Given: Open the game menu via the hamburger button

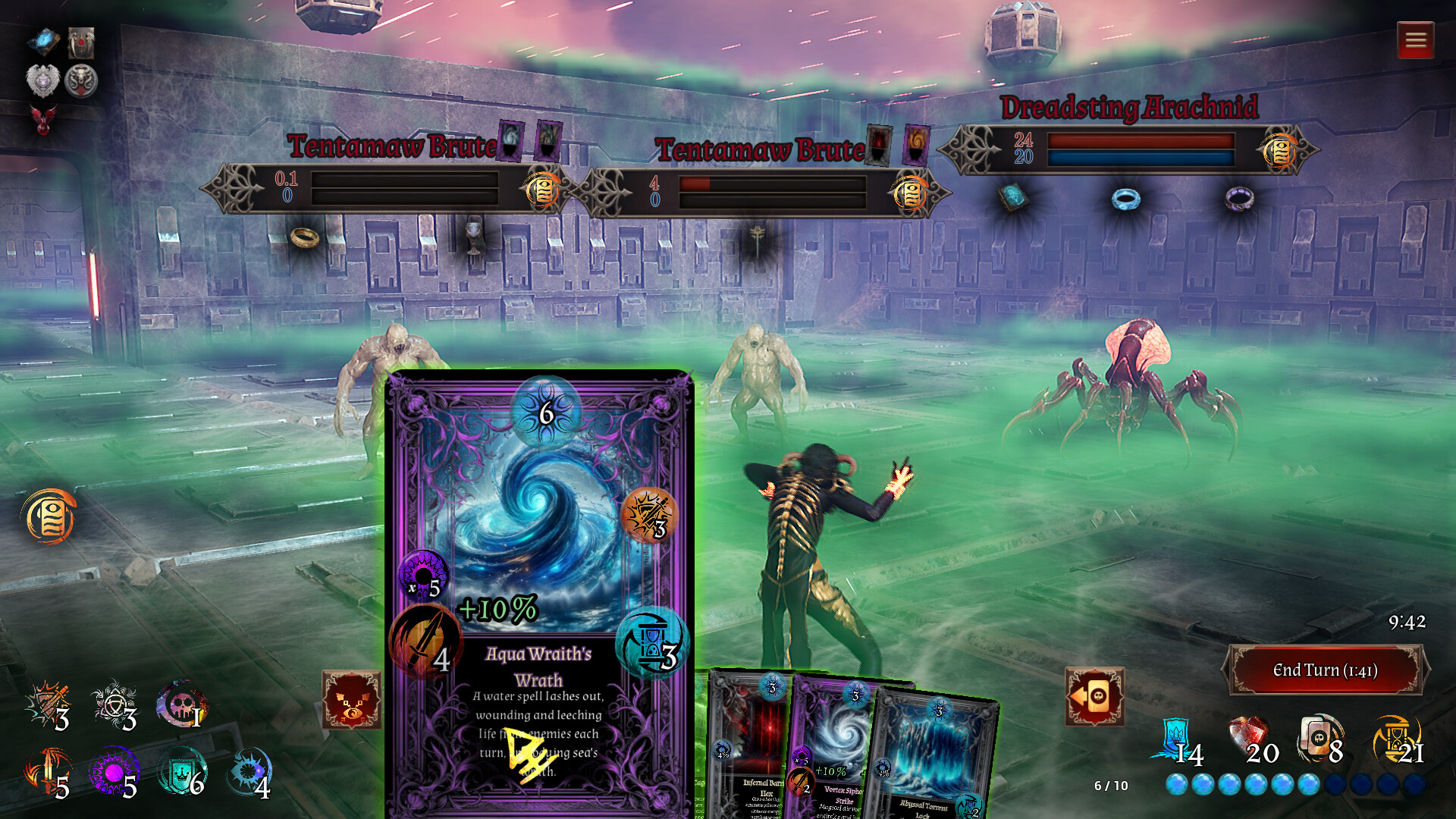Looking at the screenshot, I should [1415, 39].
